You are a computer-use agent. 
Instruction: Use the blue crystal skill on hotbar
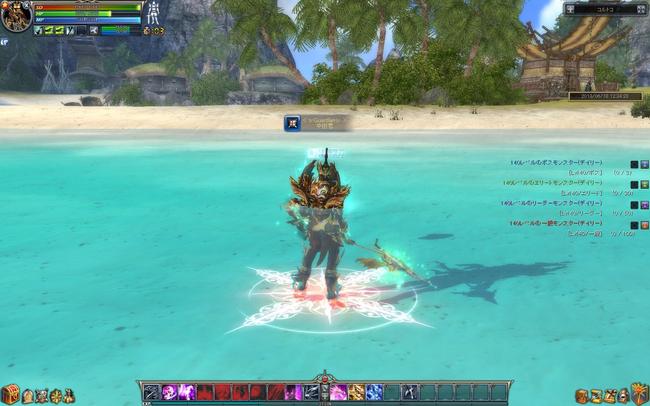pos(374,392)
